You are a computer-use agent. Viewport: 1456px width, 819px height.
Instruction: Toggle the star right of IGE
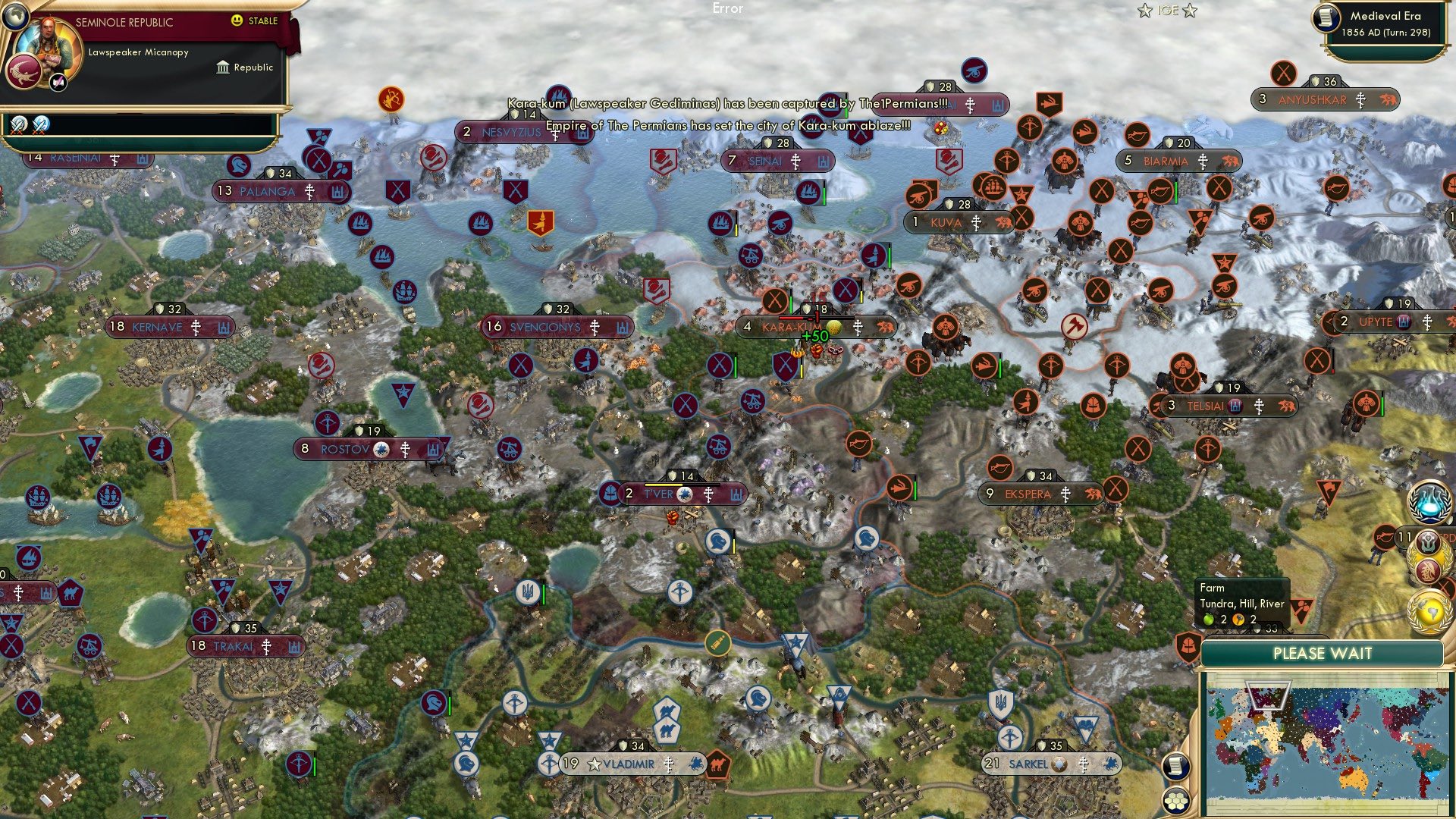[x=1190, y=11]
